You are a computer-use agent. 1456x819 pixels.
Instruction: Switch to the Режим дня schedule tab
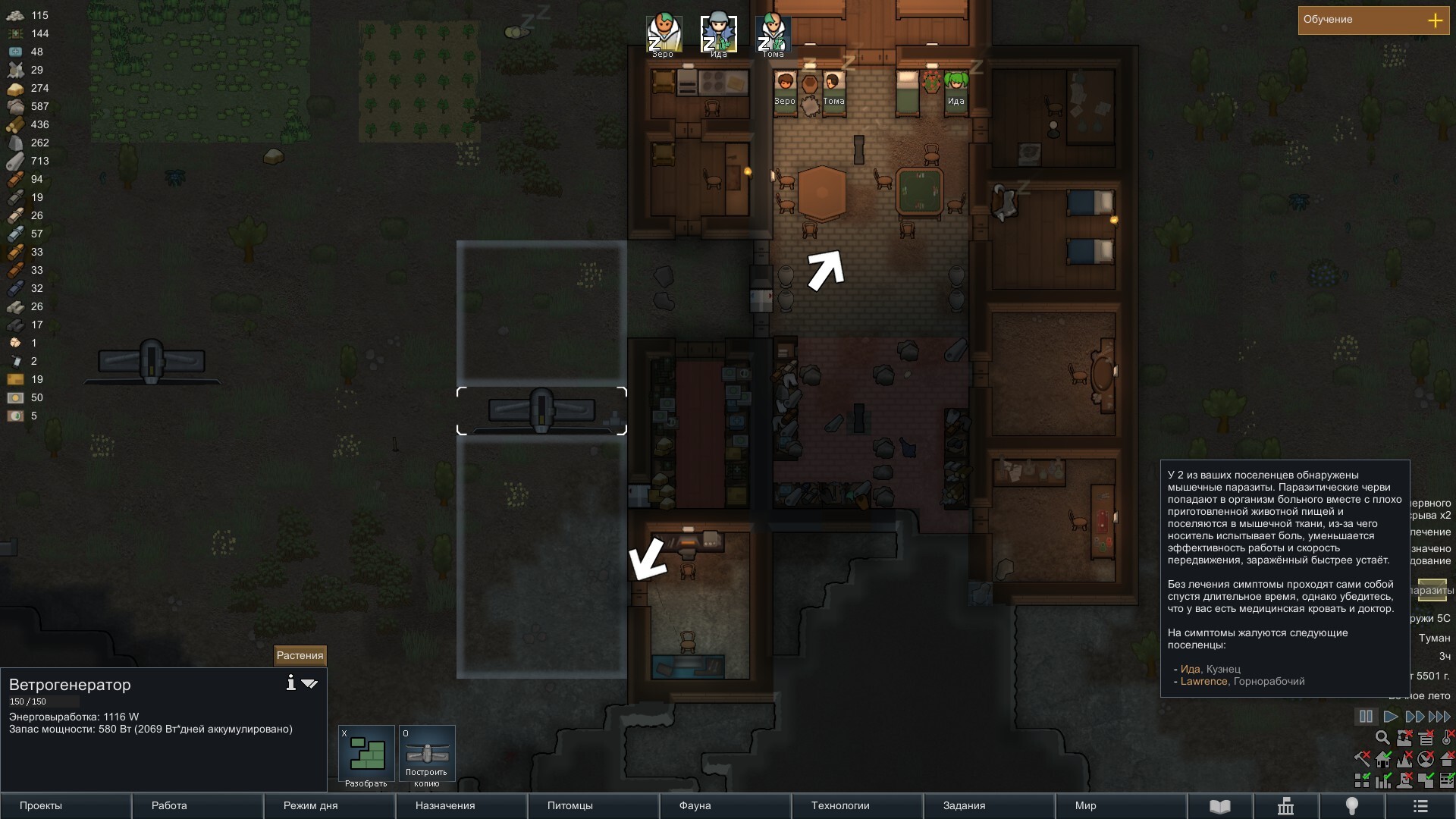coord(329,806)
